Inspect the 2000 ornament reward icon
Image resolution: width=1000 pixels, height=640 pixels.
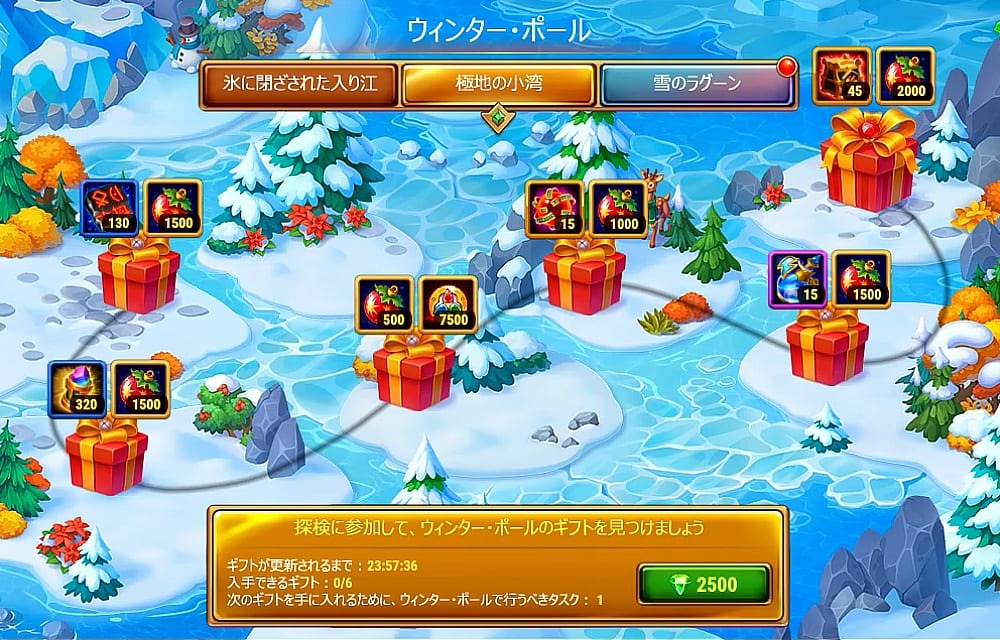tap(905, 75)
